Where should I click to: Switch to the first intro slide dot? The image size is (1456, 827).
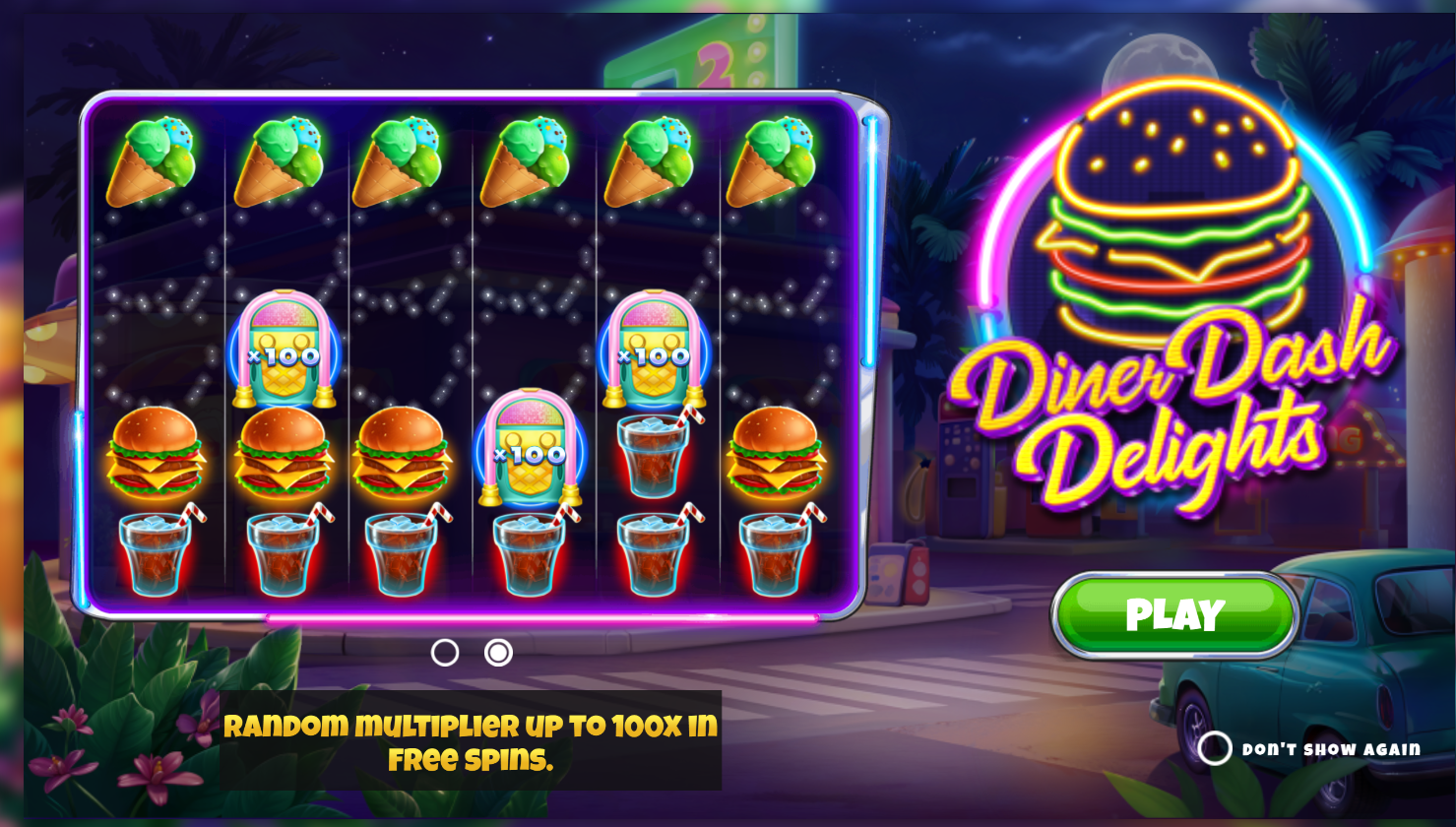tap(445, 652)
